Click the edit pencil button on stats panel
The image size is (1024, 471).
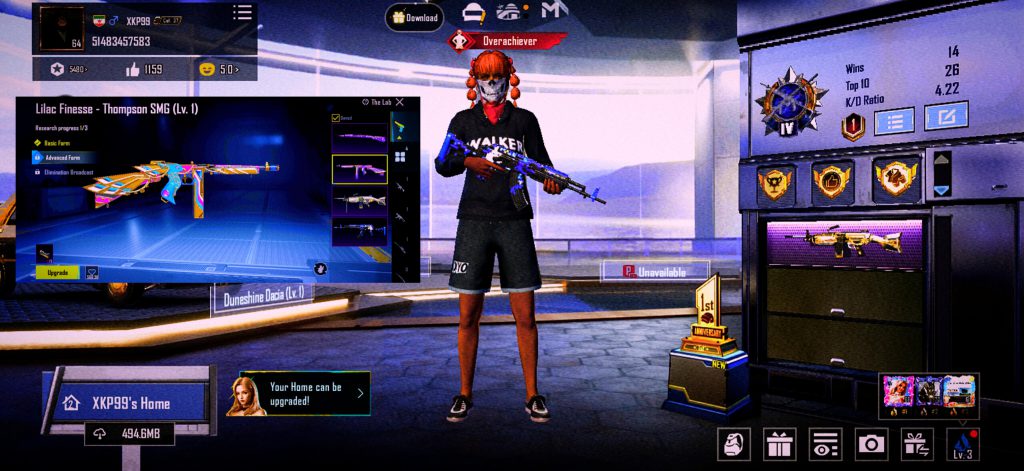pyautogui.click(x=945, y=116)
